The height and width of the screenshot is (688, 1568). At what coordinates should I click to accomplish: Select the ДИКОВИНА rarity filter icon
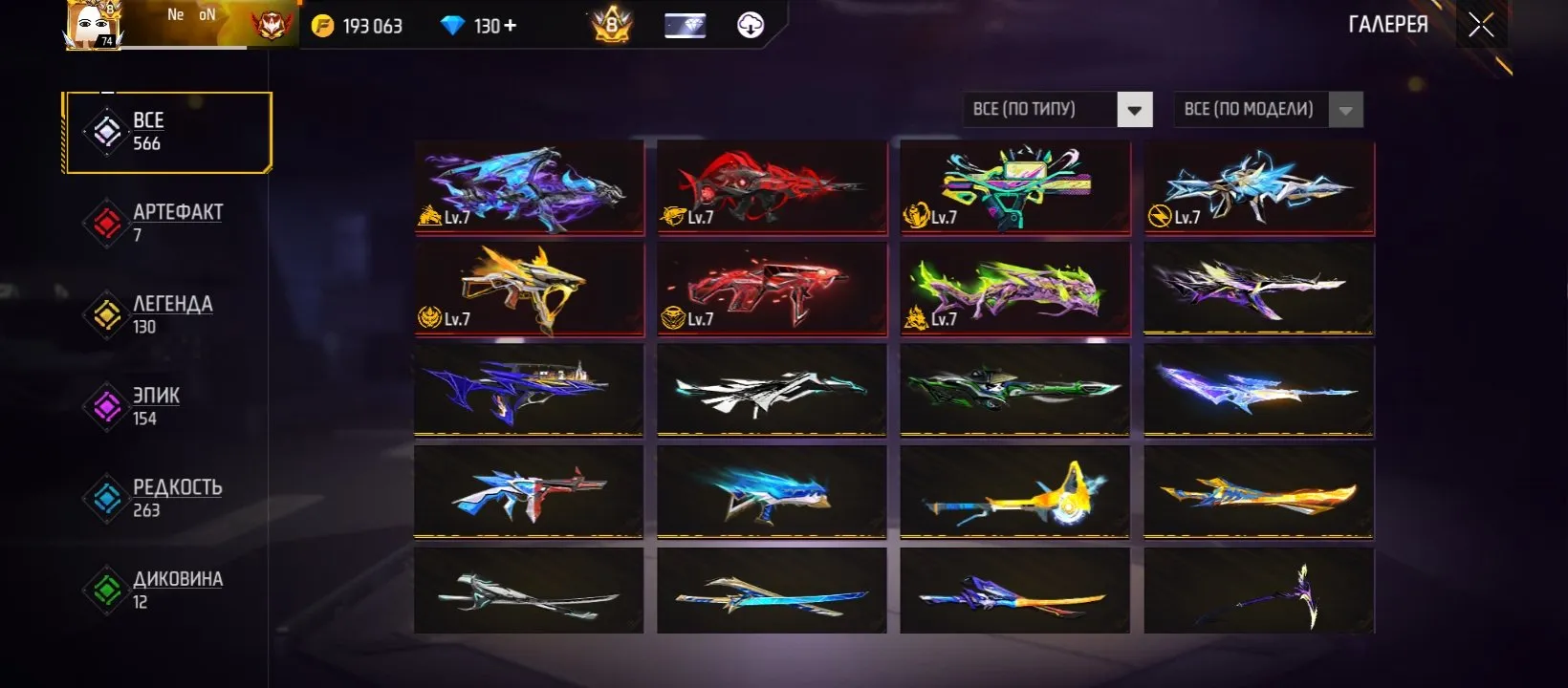(x=107, y=588)
